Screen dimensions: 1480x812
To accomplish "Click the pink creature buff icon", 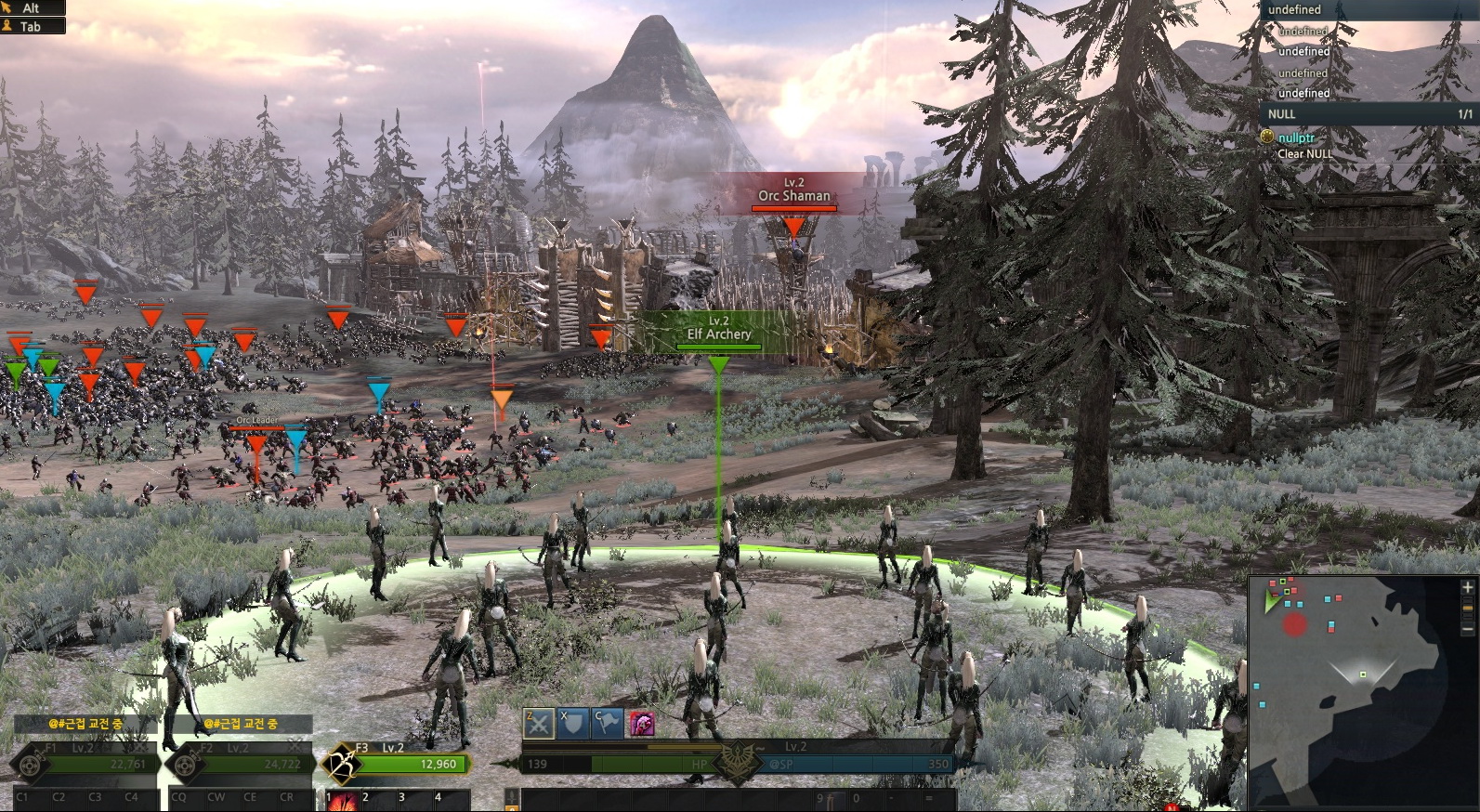I will click(x=641, y=723).
